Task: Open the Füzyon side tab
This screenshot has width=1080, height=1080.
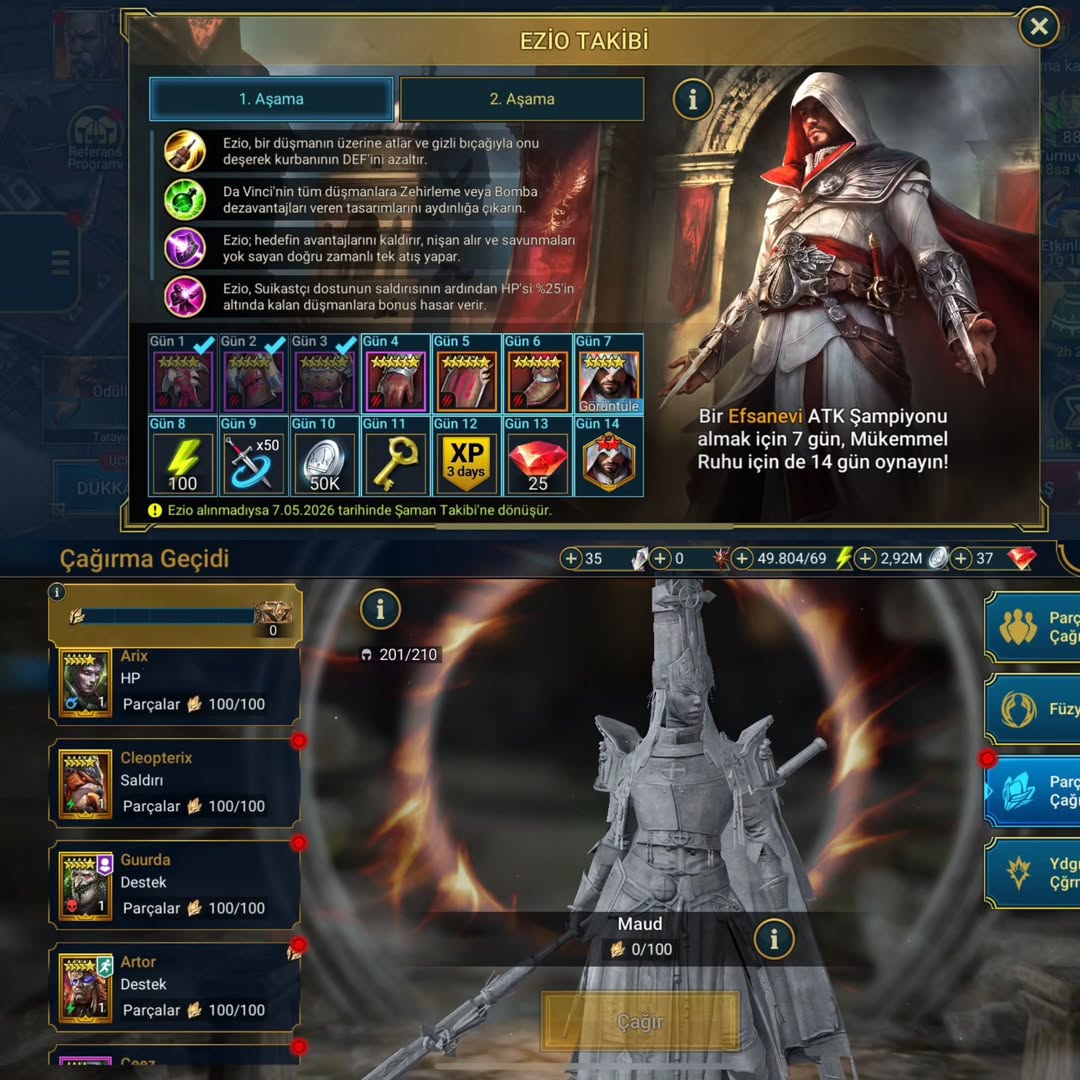Action: pyautogui.click(x=1034, y=709)
